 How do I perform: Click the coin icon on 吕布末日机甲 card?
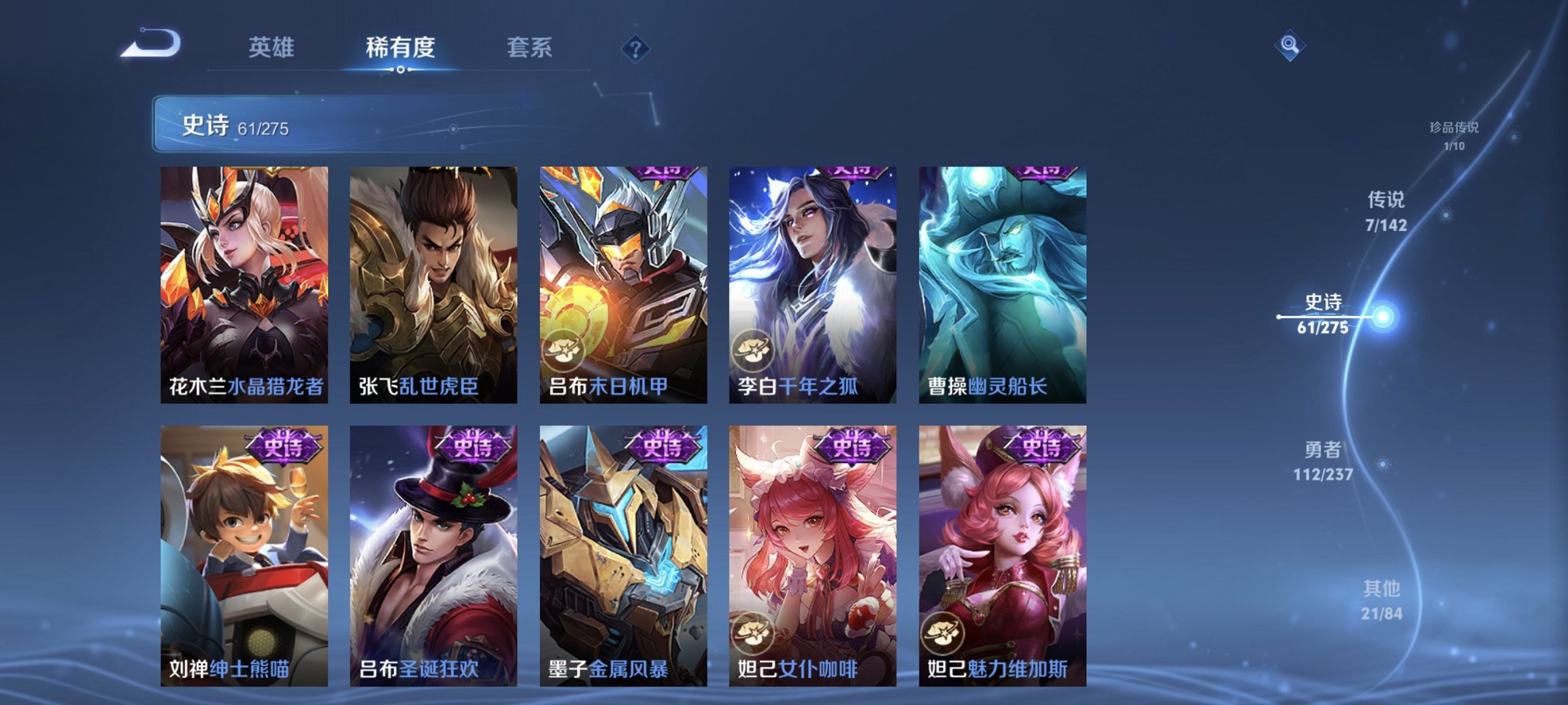(x=566, y=349)
